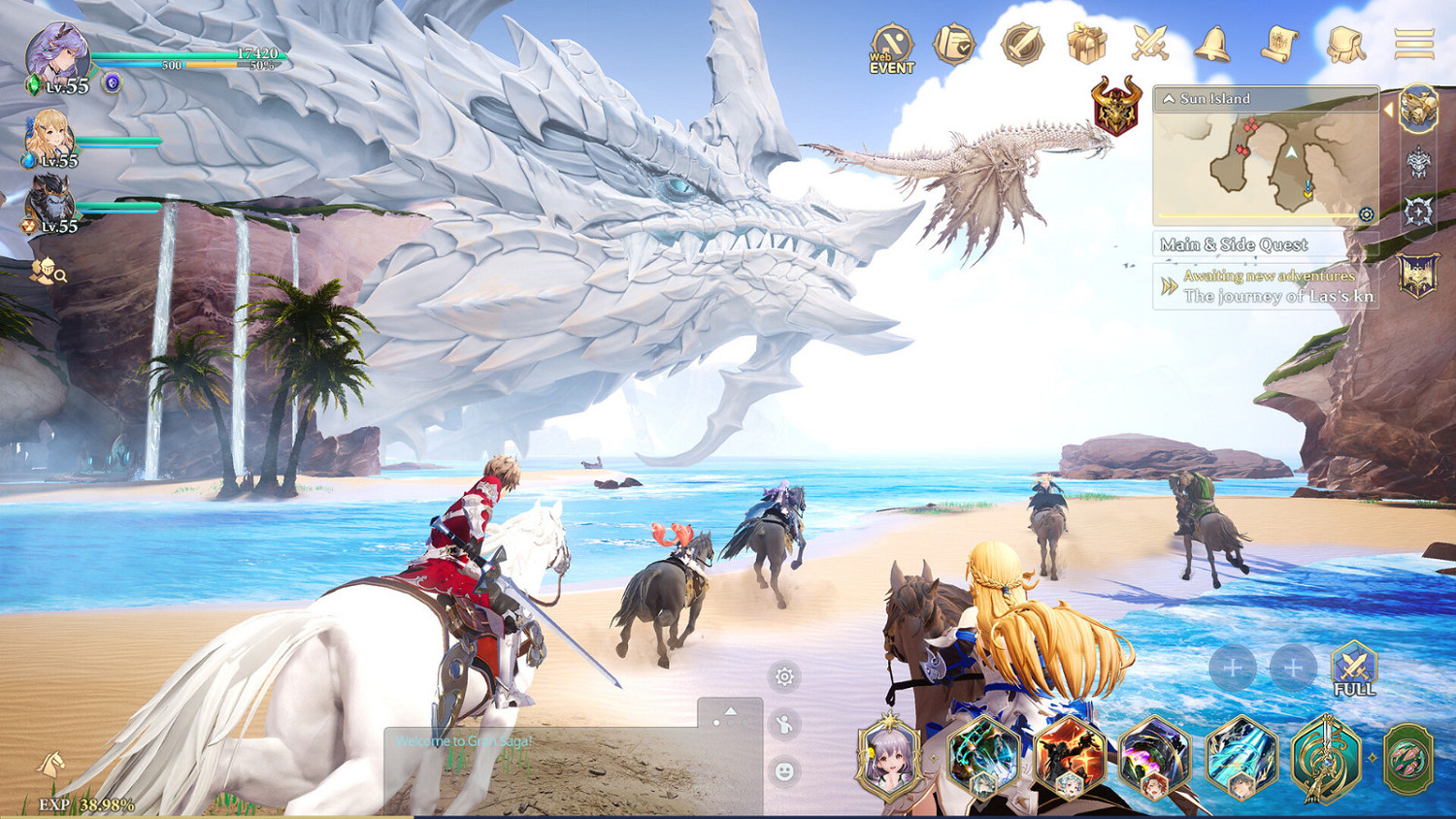Select the Main & Side Quest tab

pos(1235,244)
